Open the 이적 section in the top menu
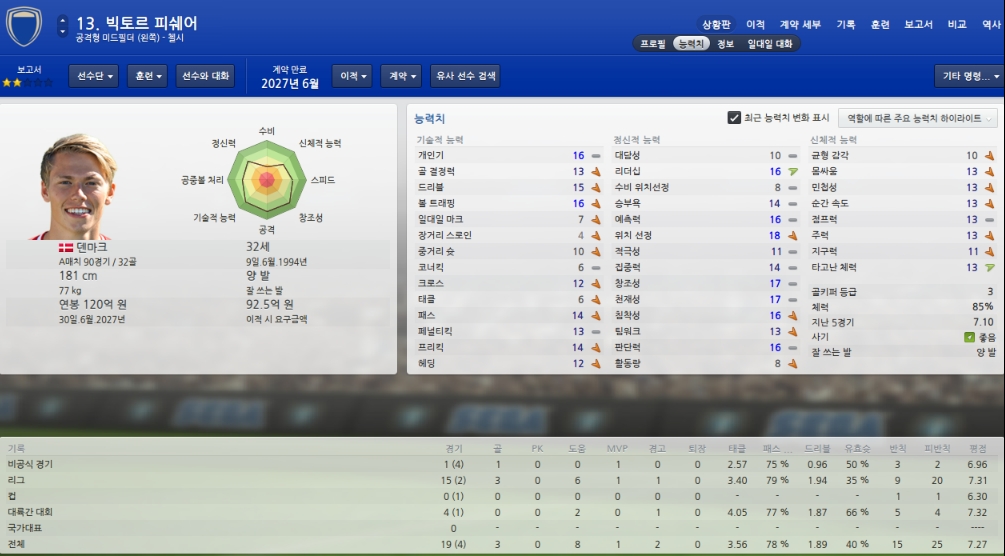Image resolution: width=1005 pixels, height=556 pixels. click(756, 24)
